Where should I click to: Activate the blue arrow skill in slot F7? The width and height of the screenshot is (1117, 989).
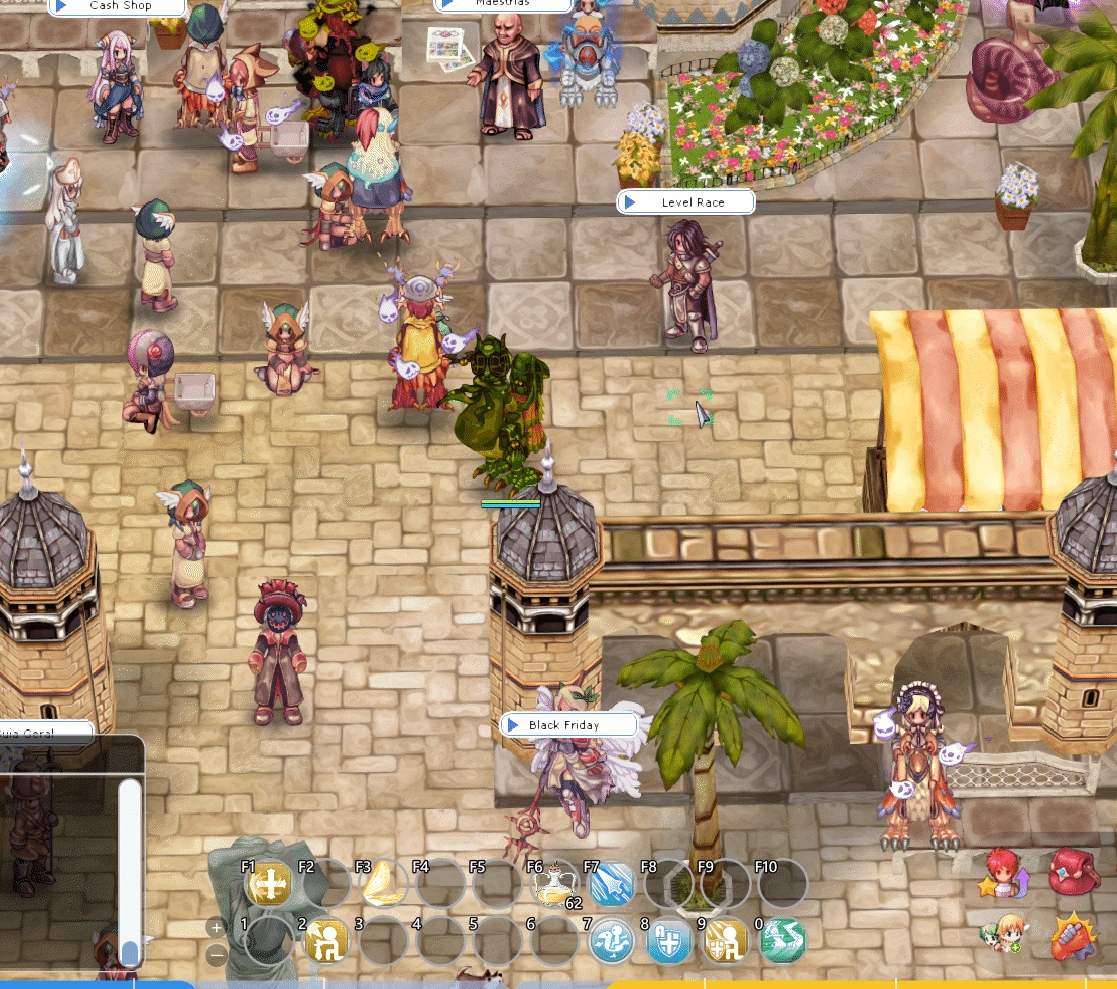611,885
